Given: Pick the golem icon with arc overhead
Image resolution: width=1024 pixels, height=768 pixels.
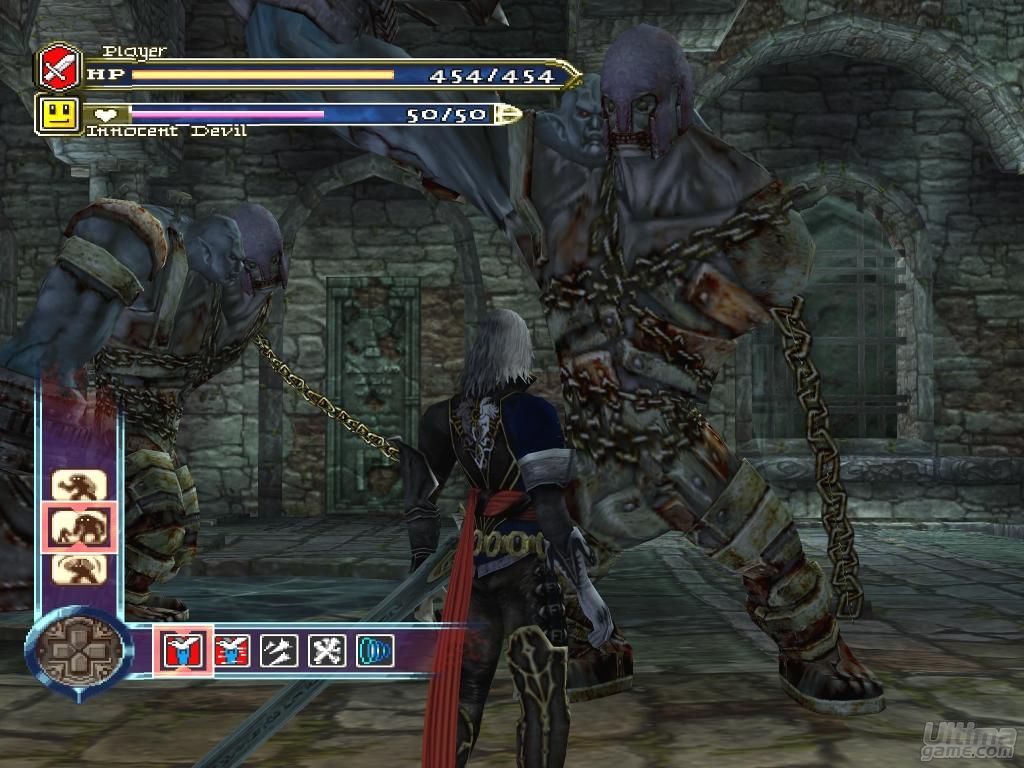Looking at the screenshot, I should pos(80,568).
